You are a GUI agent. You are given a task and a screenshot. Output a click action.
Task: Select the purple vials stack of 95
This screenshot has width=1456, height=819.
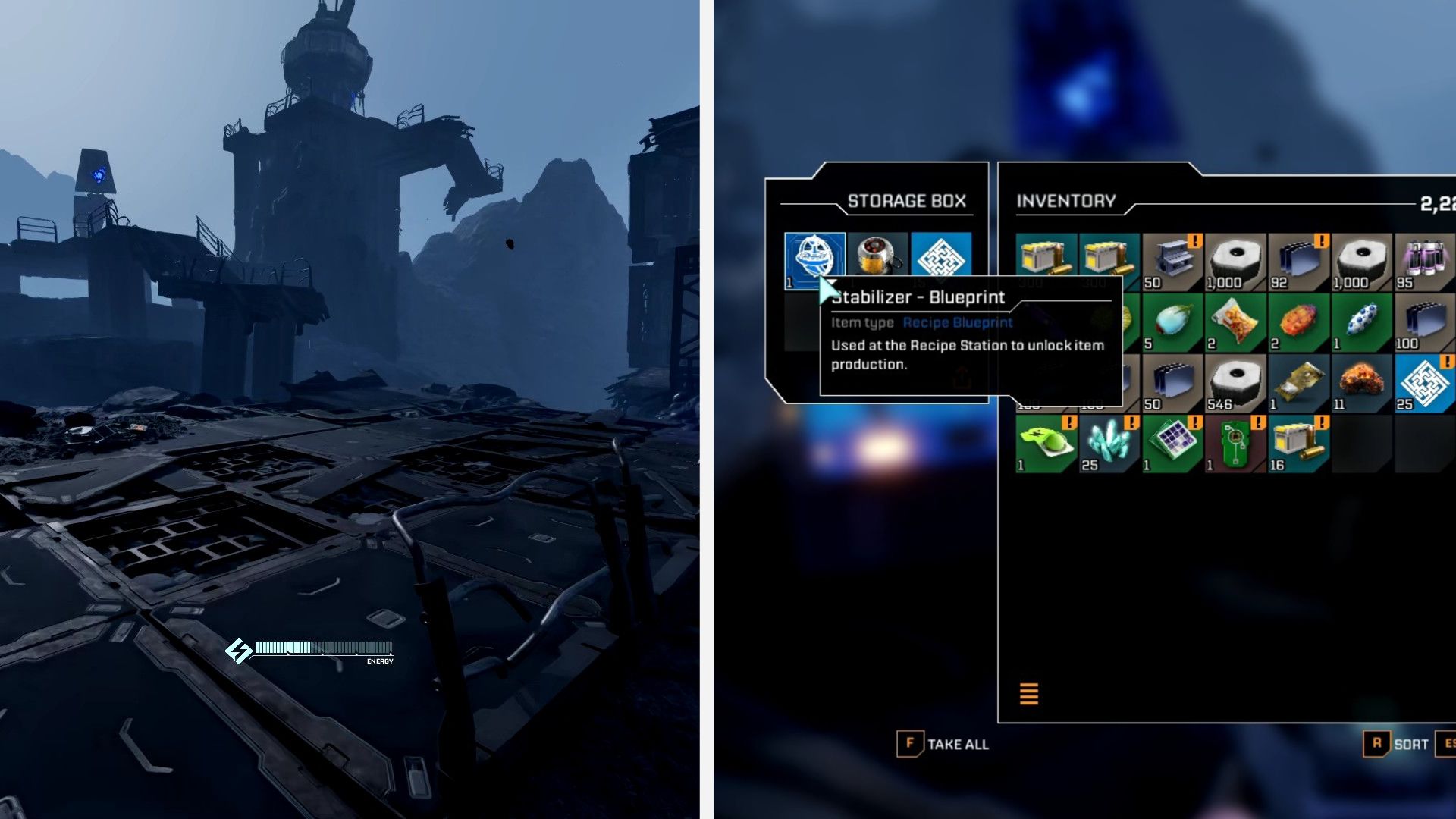click(1424, 258)
